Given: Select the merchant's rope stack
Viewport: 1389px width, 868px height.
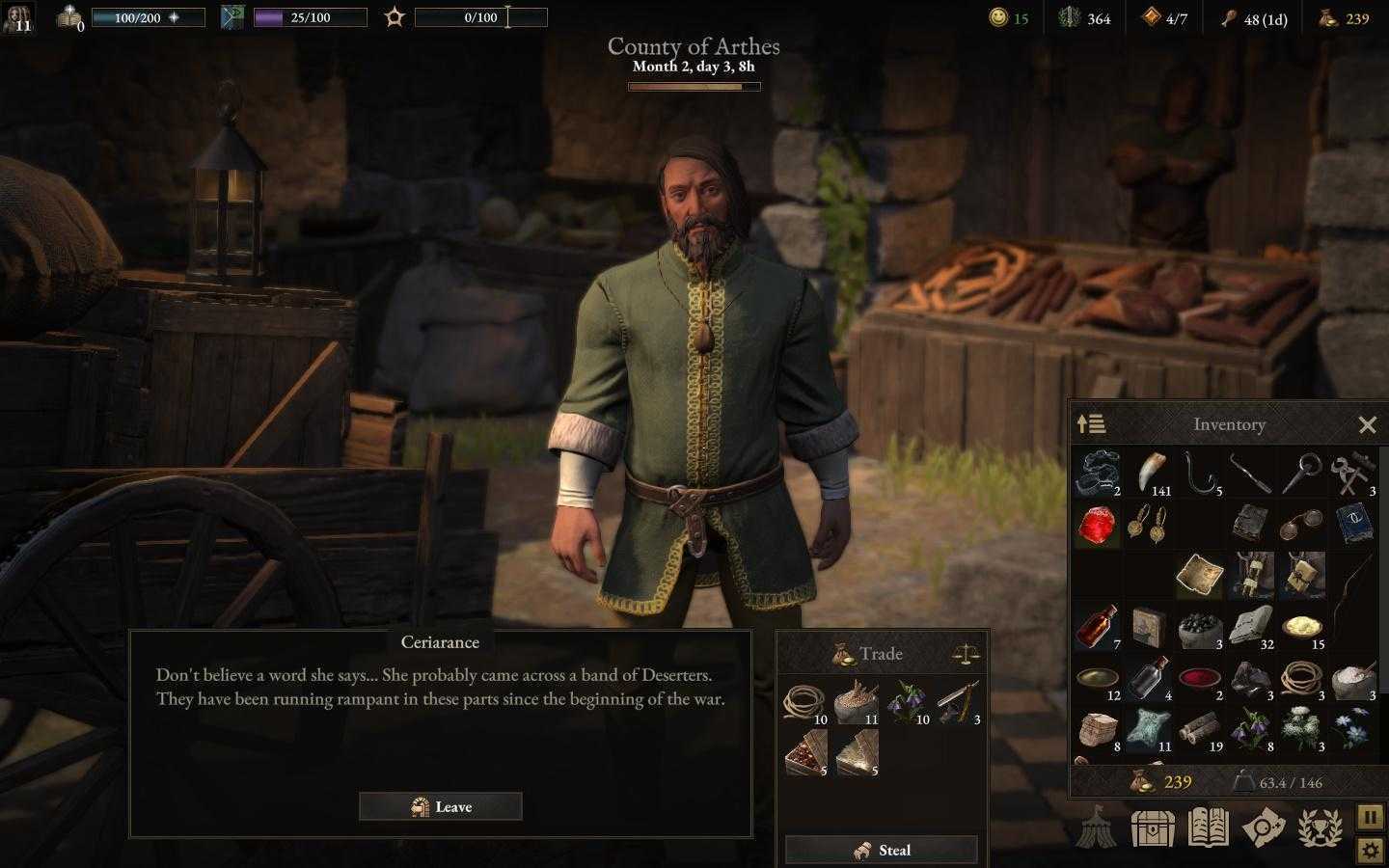Looking at the screenshot, I should 803,703.
